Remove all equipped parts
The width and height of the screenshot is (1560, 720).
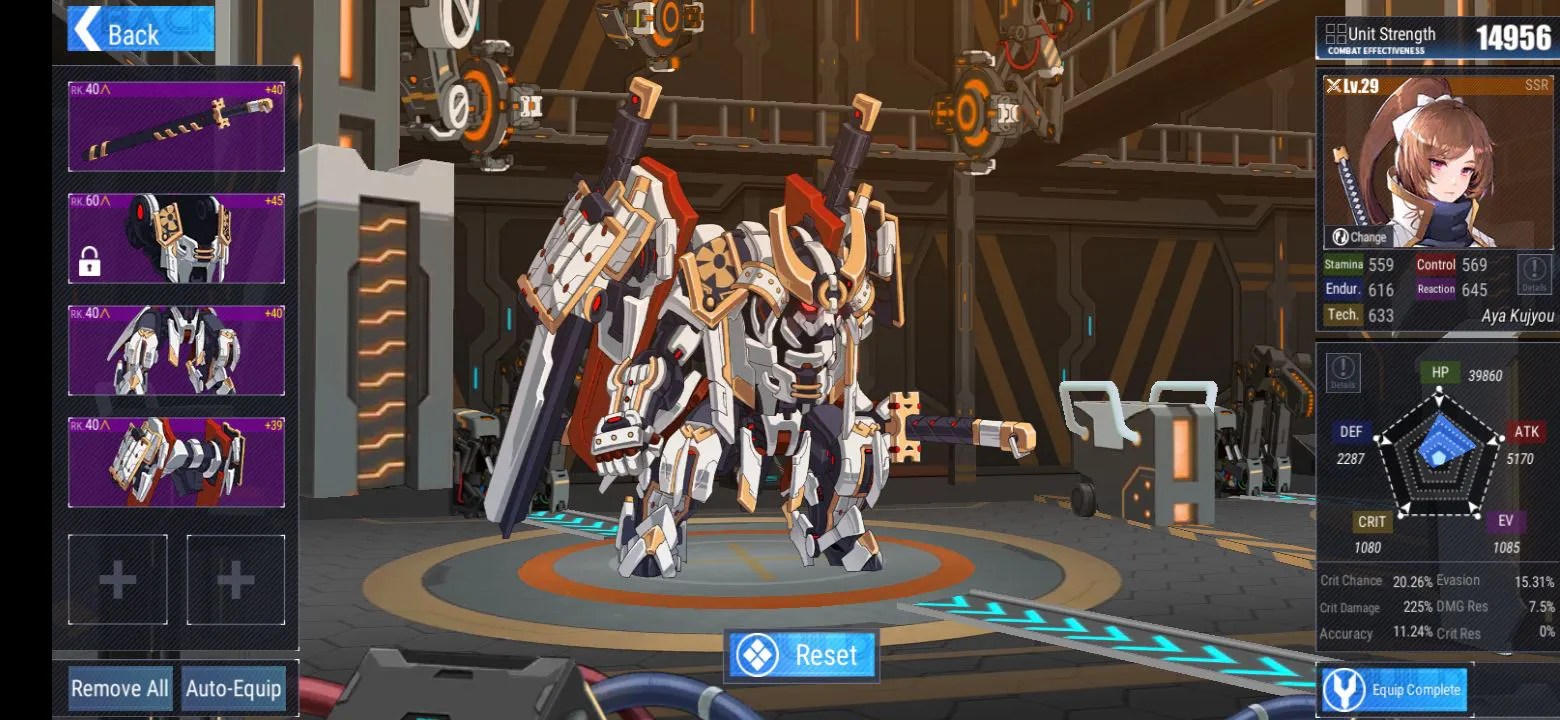point(120,689)
